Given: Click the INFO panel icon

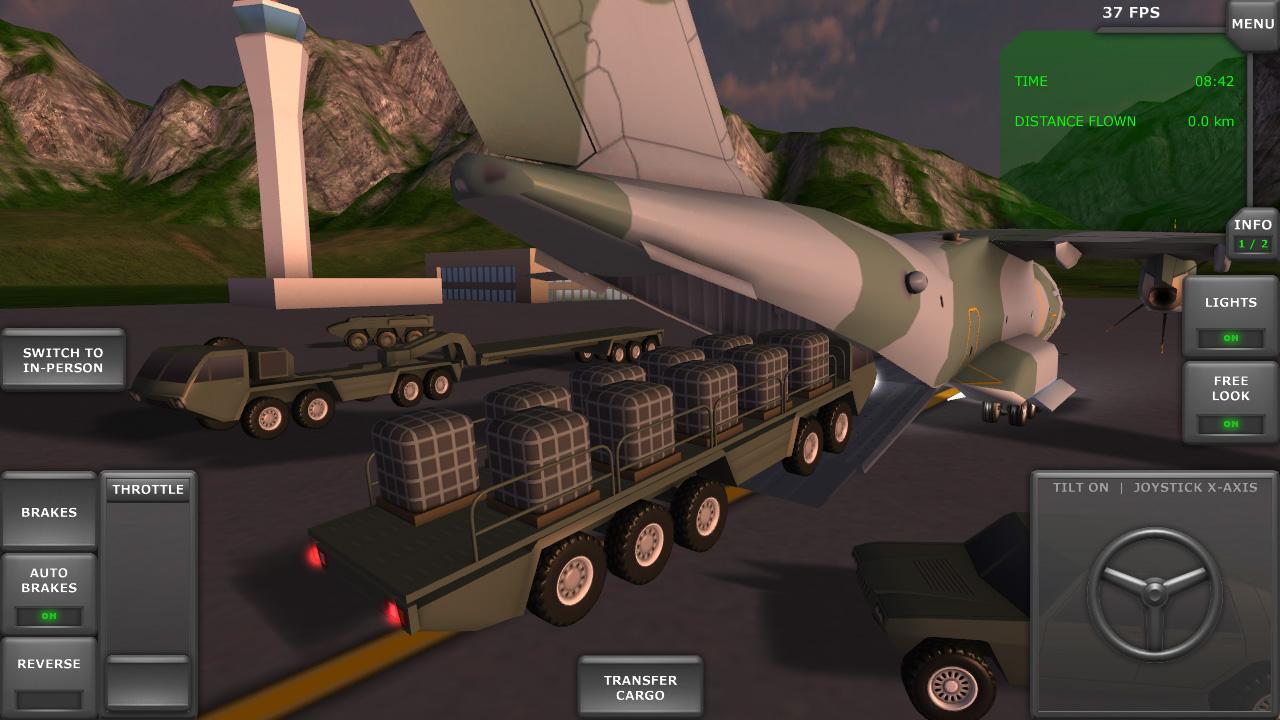Looking at the screenshot, I should [x=1253, y=225].
